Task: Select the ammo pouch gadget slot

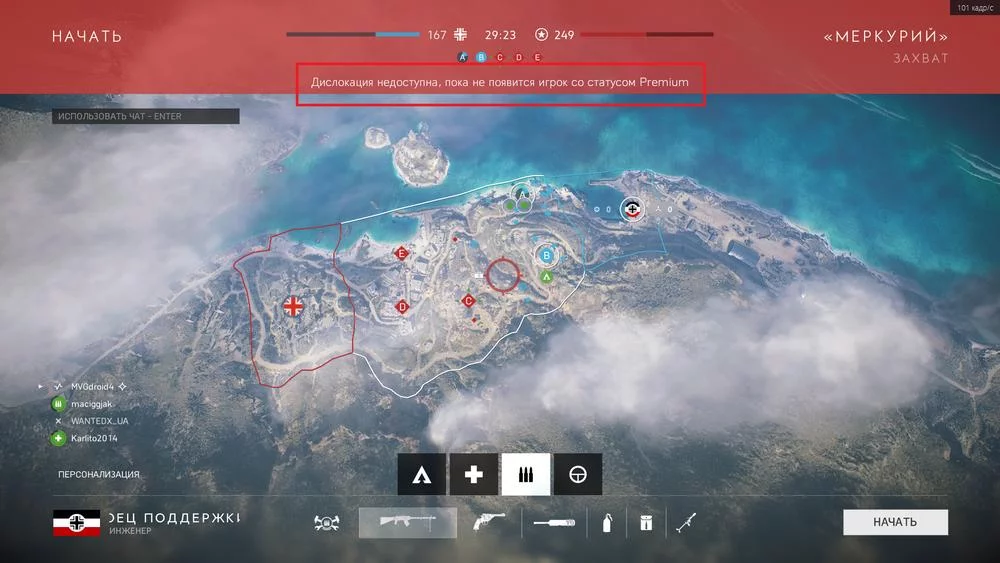Action: point(645,522)
